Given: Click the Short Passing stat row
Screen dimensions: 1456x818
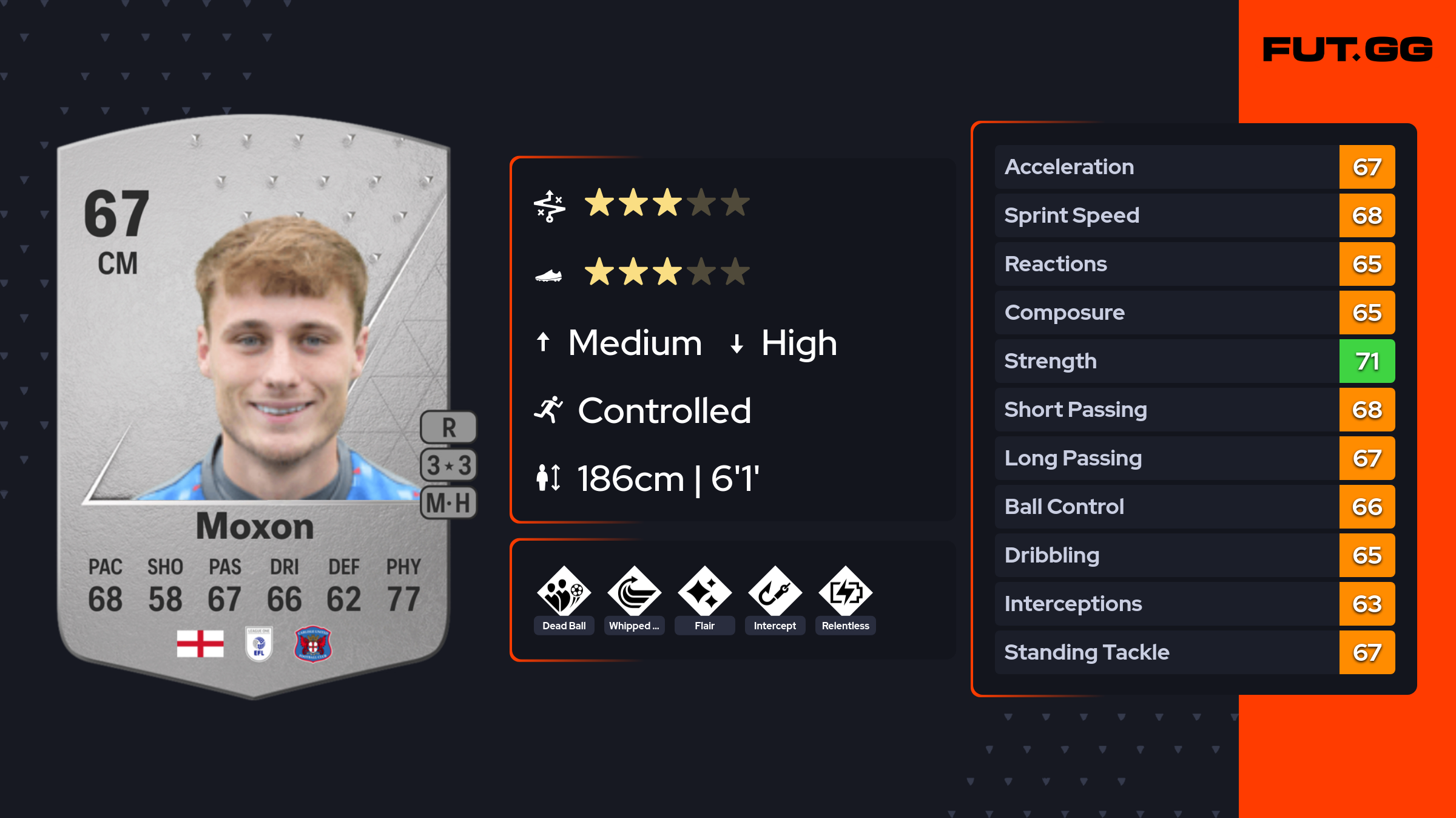Looking at the screenshot, I should [1195, 410].
